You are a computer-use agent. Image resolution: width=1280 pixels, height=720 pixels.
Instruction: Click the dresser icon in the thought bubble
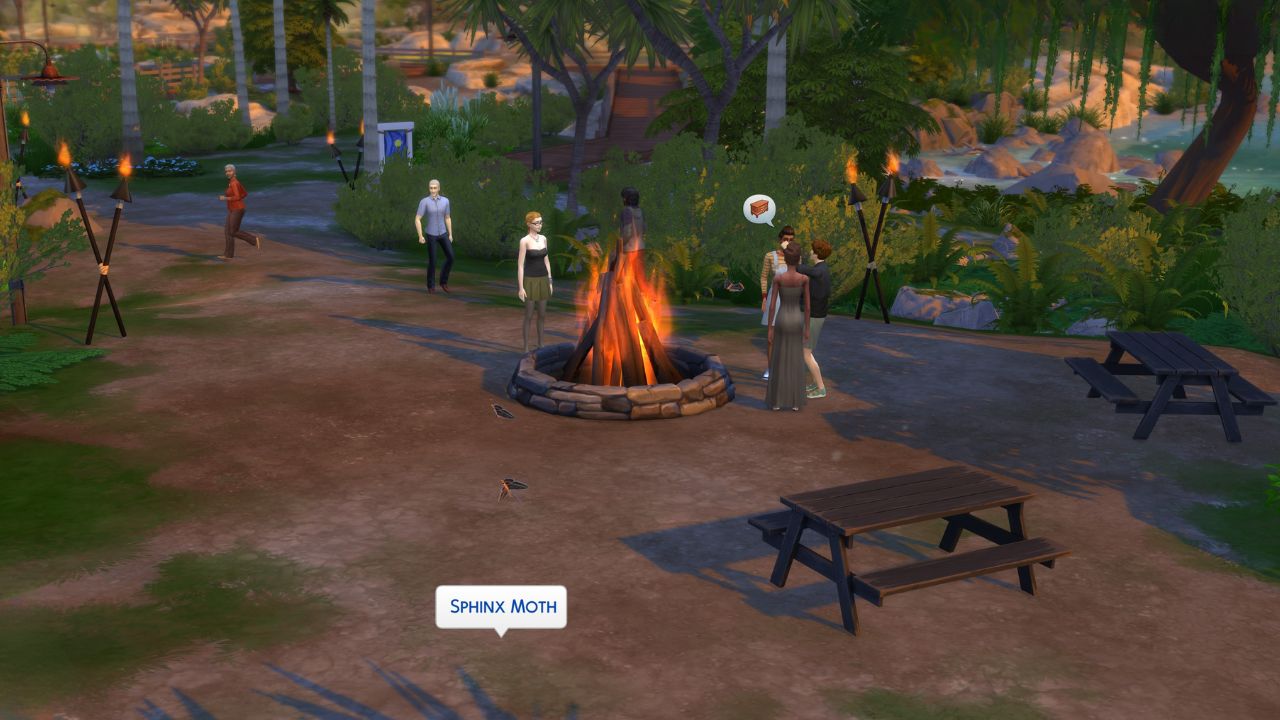click(x=759, y=208)
